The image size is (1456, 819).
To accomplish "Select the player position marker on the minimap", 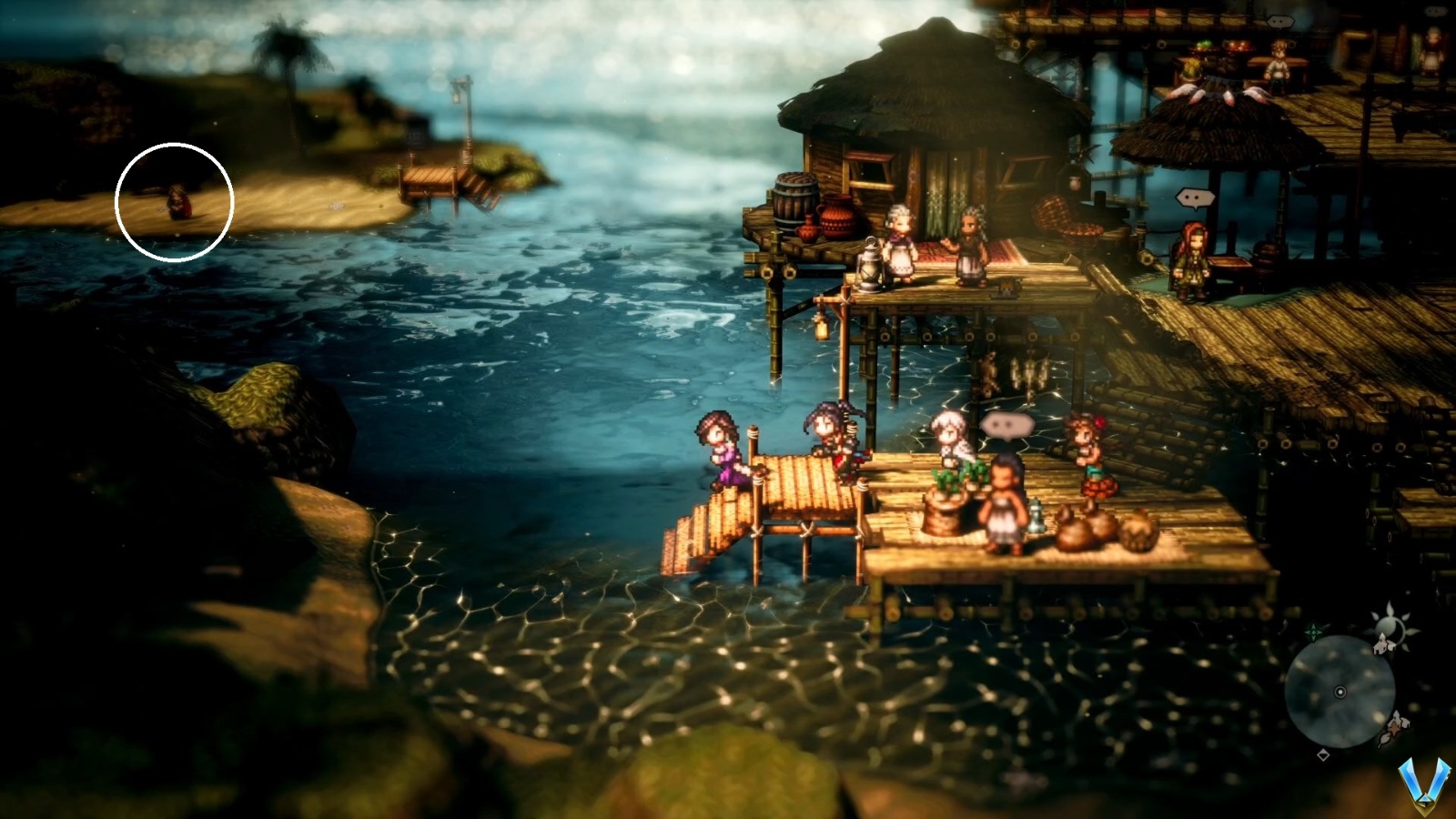I will (x=1340, y=692).
